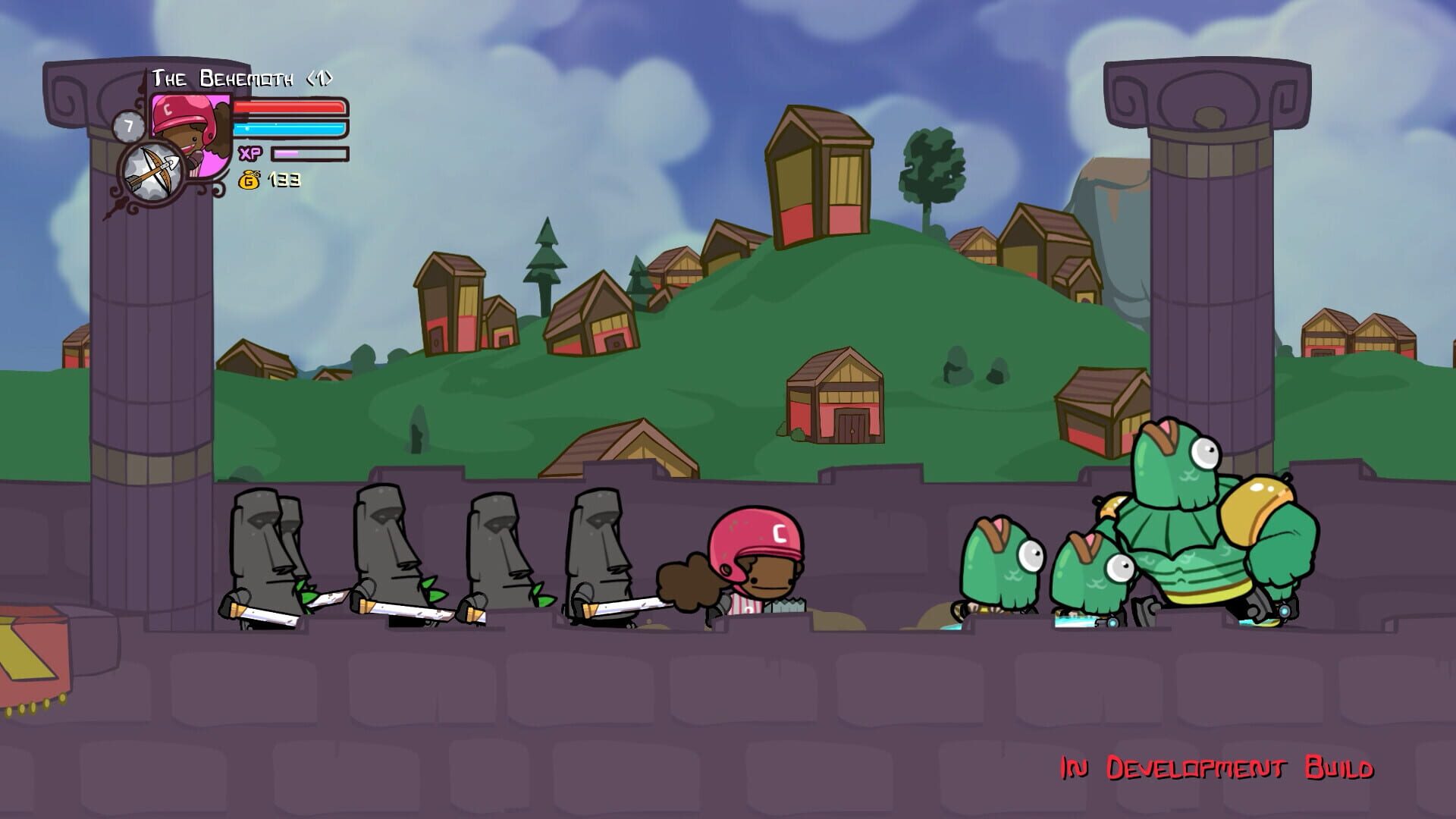Click the XP label on the HUD
Viewport: 1456px width, 819px height.
(x=249, y=153)
